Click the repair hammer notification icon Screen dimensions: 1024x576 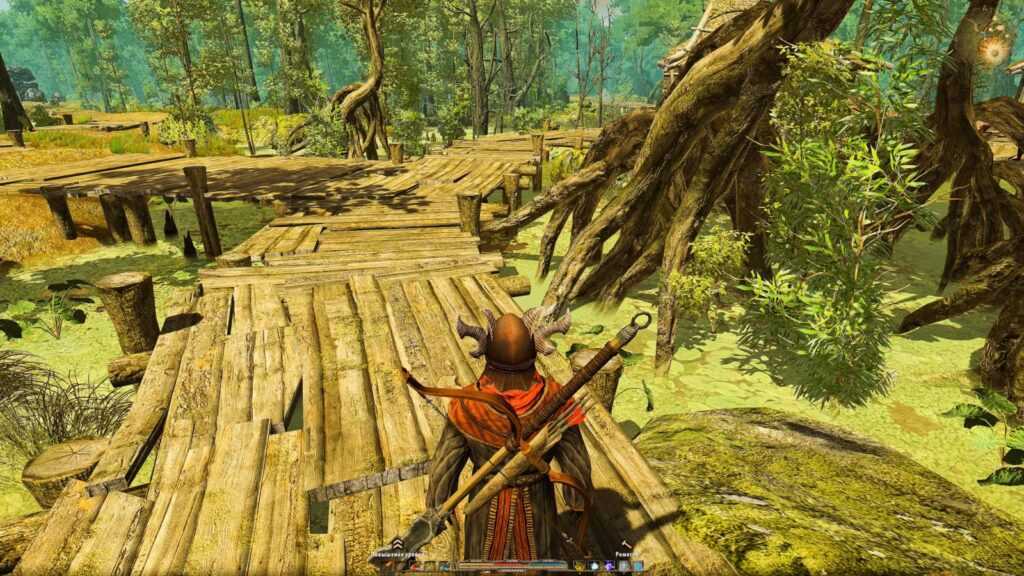[x=627, y=544]
